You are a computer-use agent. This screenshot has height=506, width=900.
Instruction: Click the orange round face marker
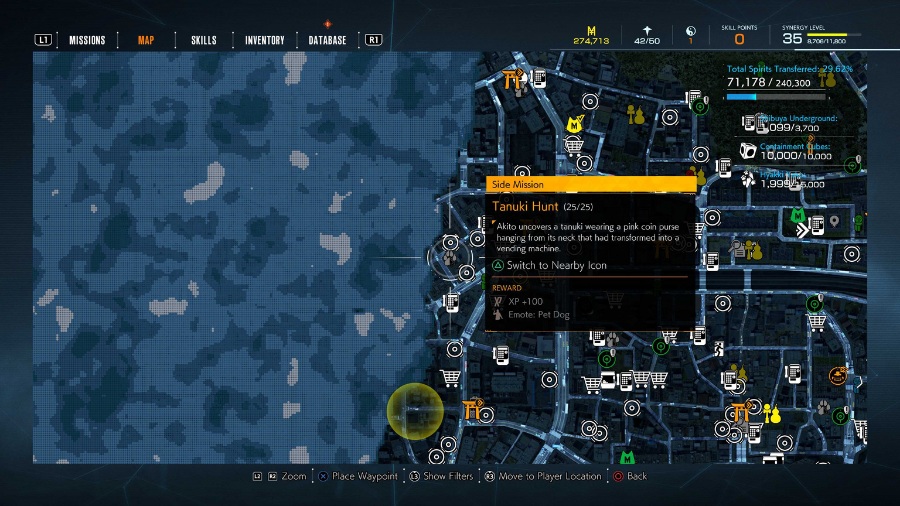pos(836,375)
